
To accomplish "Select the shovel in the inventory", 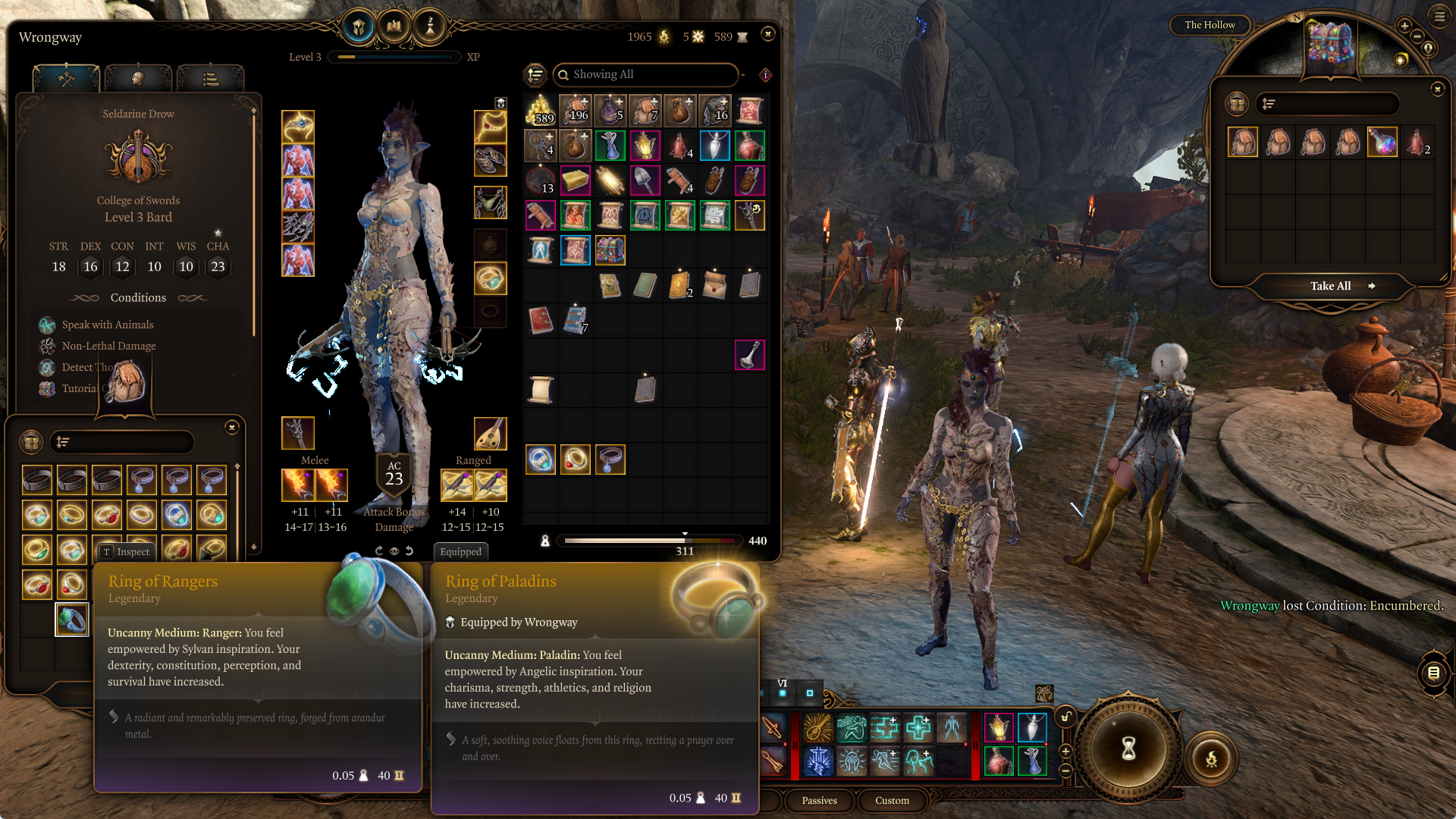I will (x=645, y=180).
